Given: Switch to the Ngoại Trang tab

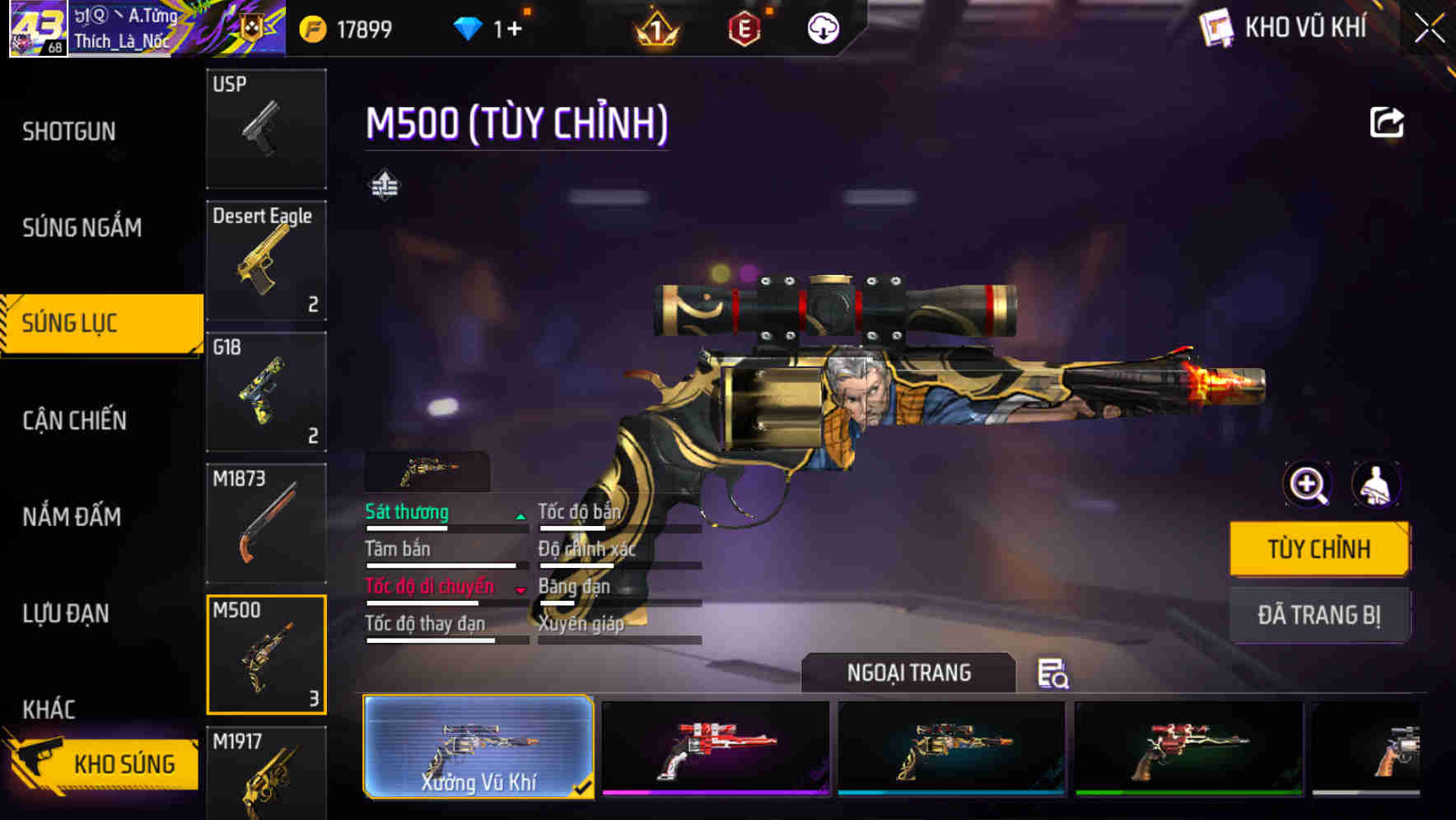Looking at the screenshot, I should point(909,673).
